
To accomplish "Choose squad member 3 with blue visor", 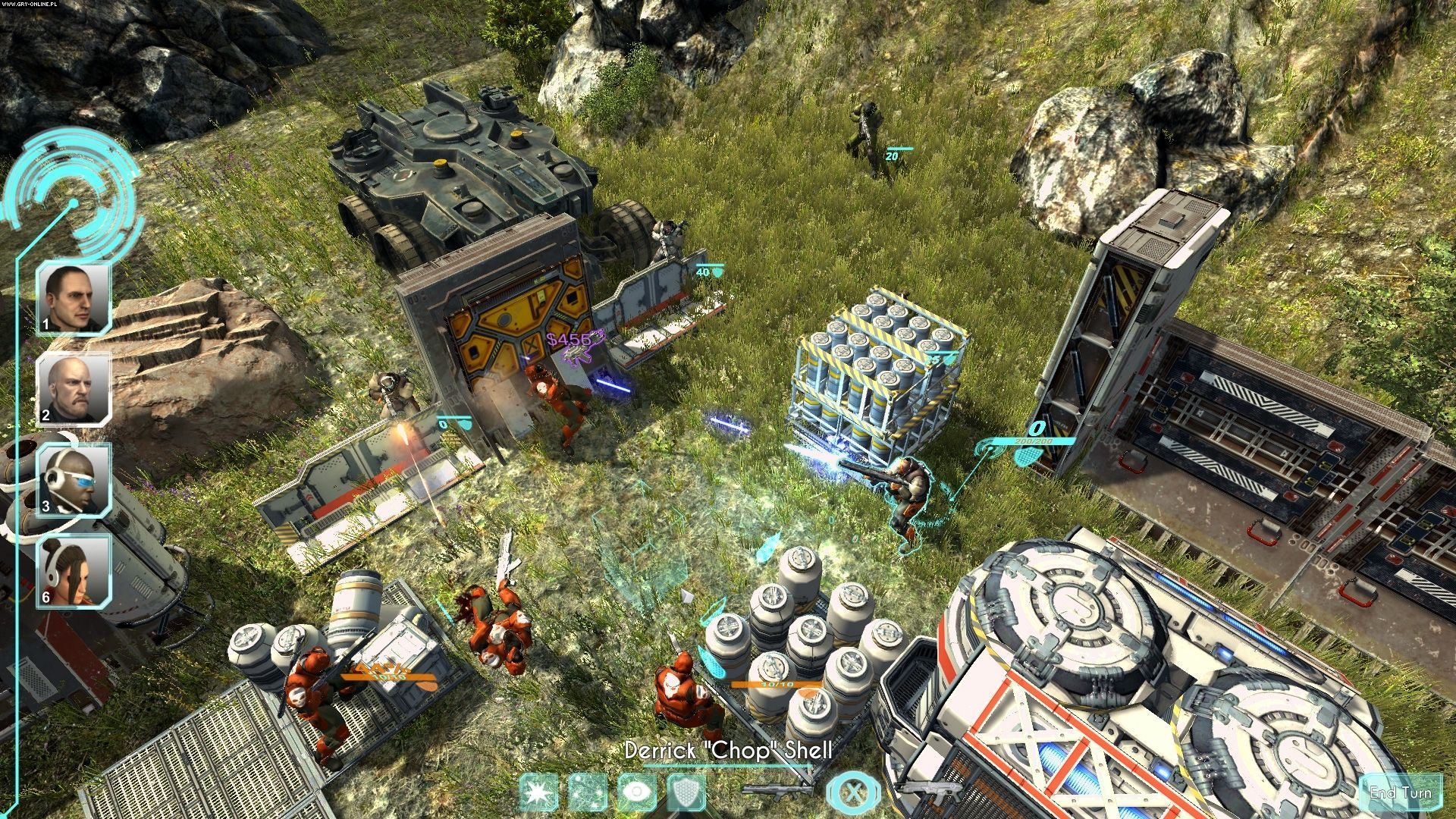I will pos(74,480).
